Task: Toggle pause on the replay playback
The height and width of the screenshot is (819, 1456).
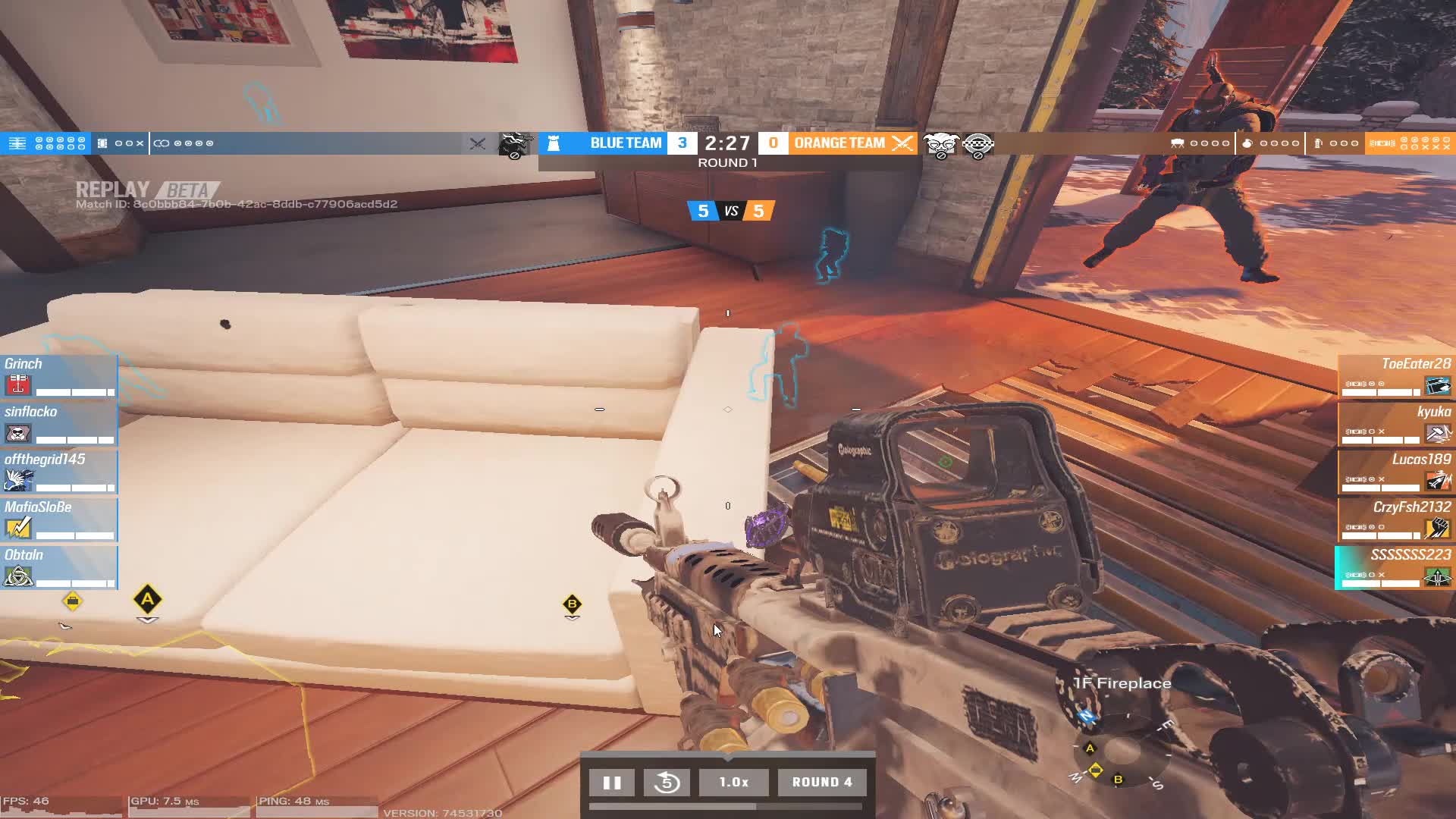Action: [612, 782]
